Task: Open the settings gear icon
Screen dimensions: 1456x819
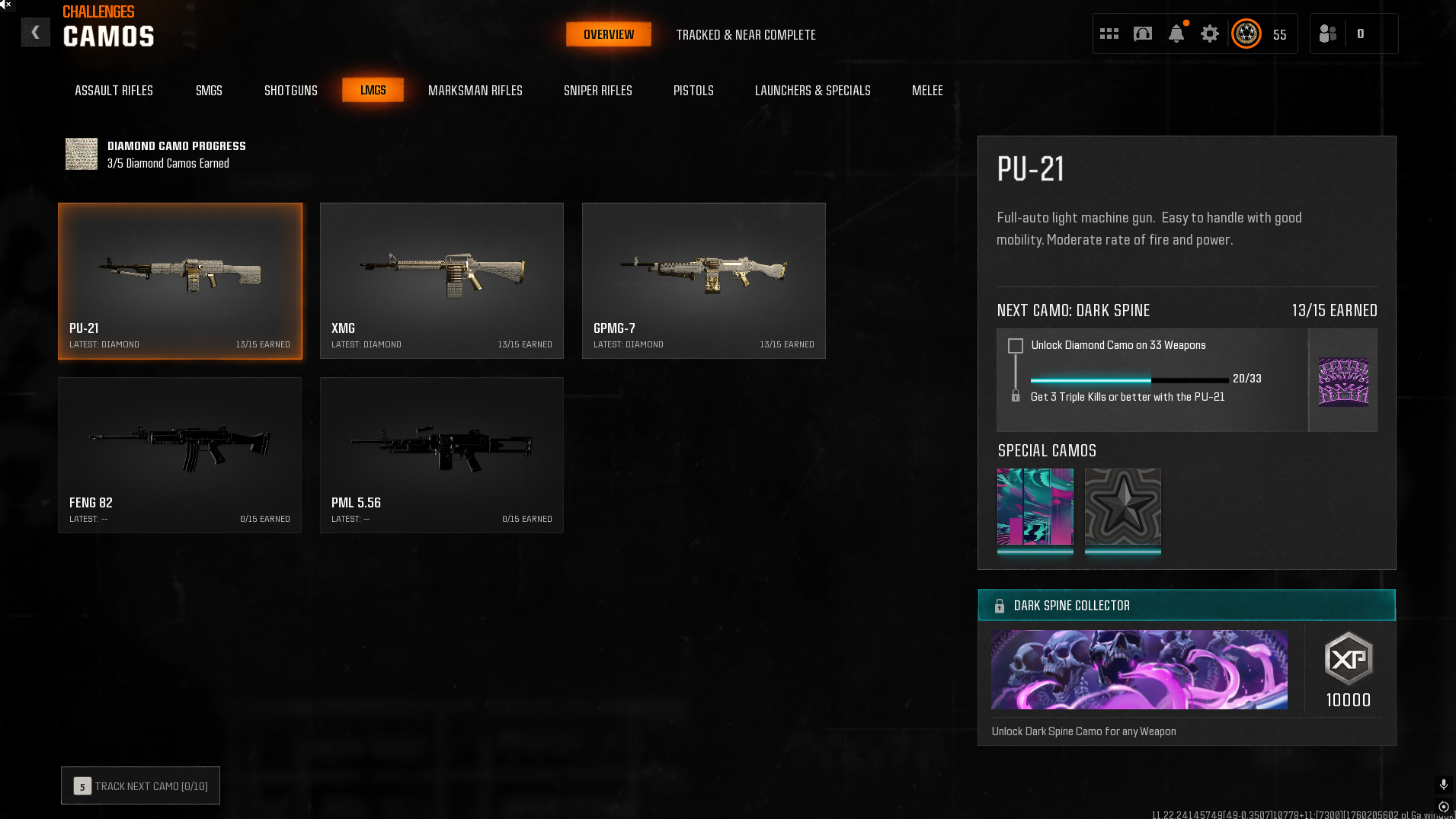Action: (x=1209, y=34)
